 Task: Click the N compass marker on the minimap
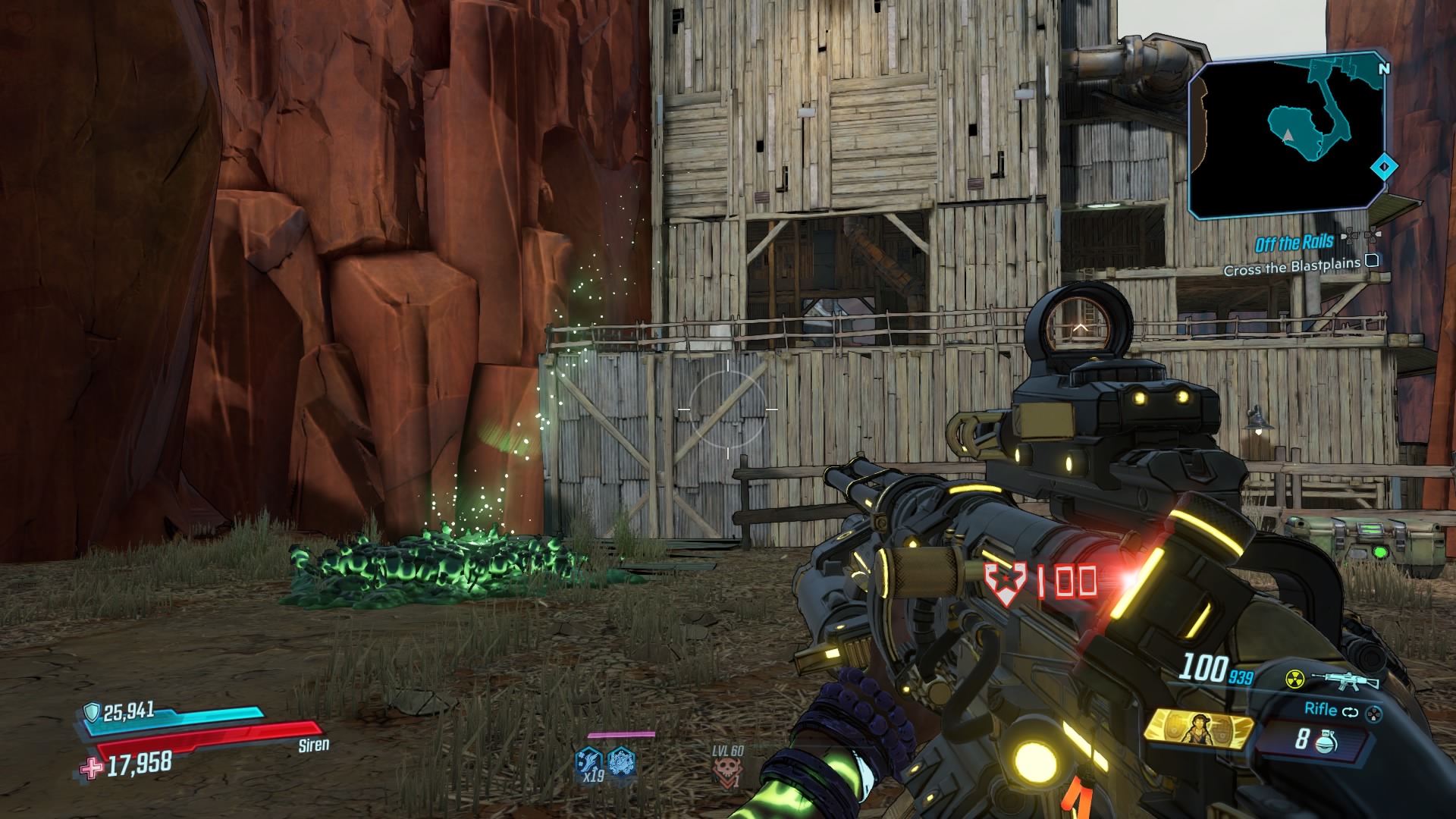pyautogui.click(x=1384, y=69)
